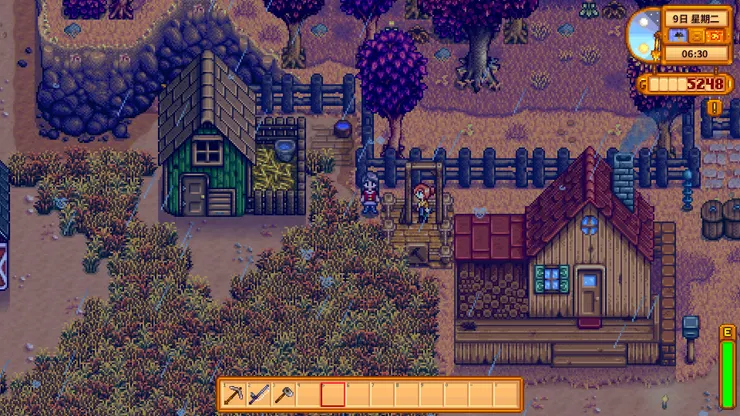Click the red-highlighted empty hotbar slot
This screenshot has height=416, width=740.
(x=333, y=394)
